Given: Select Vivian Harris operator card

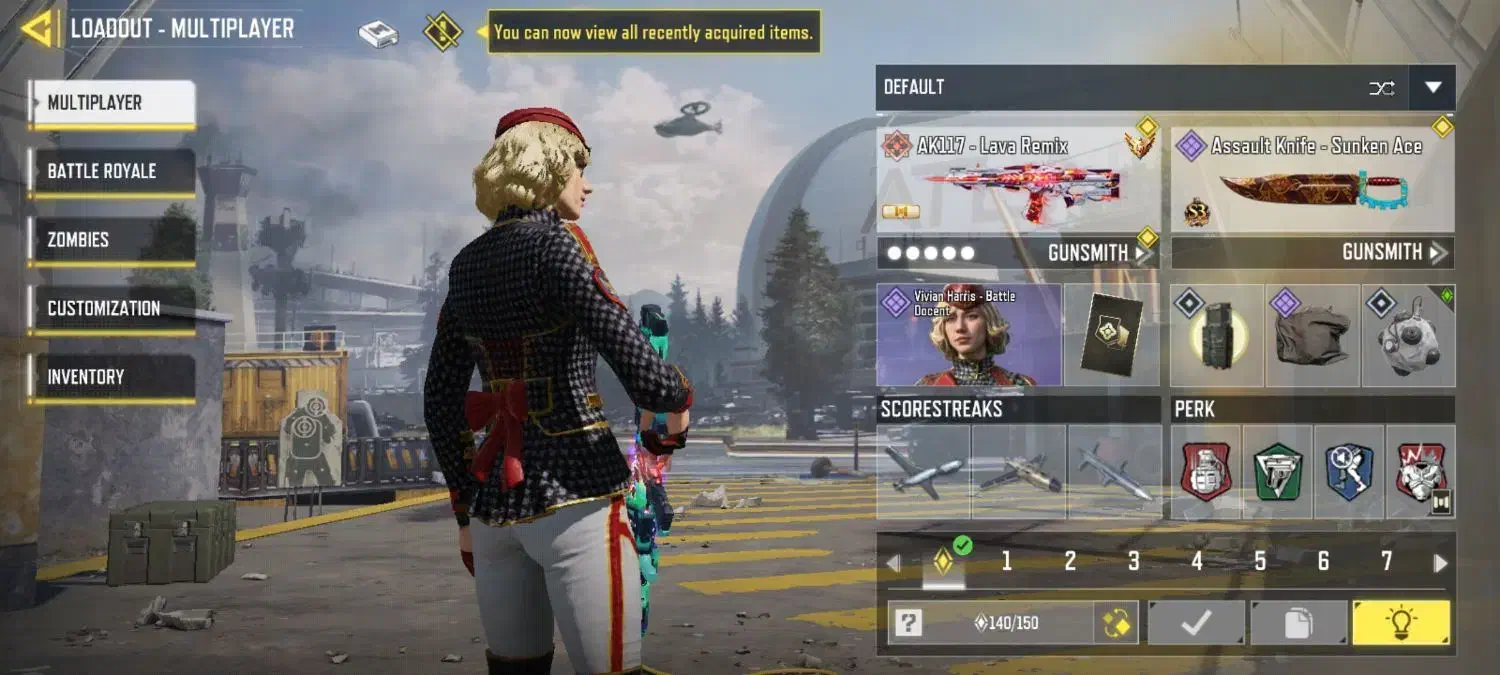Looking at the screenshot, I should (968, 335).
